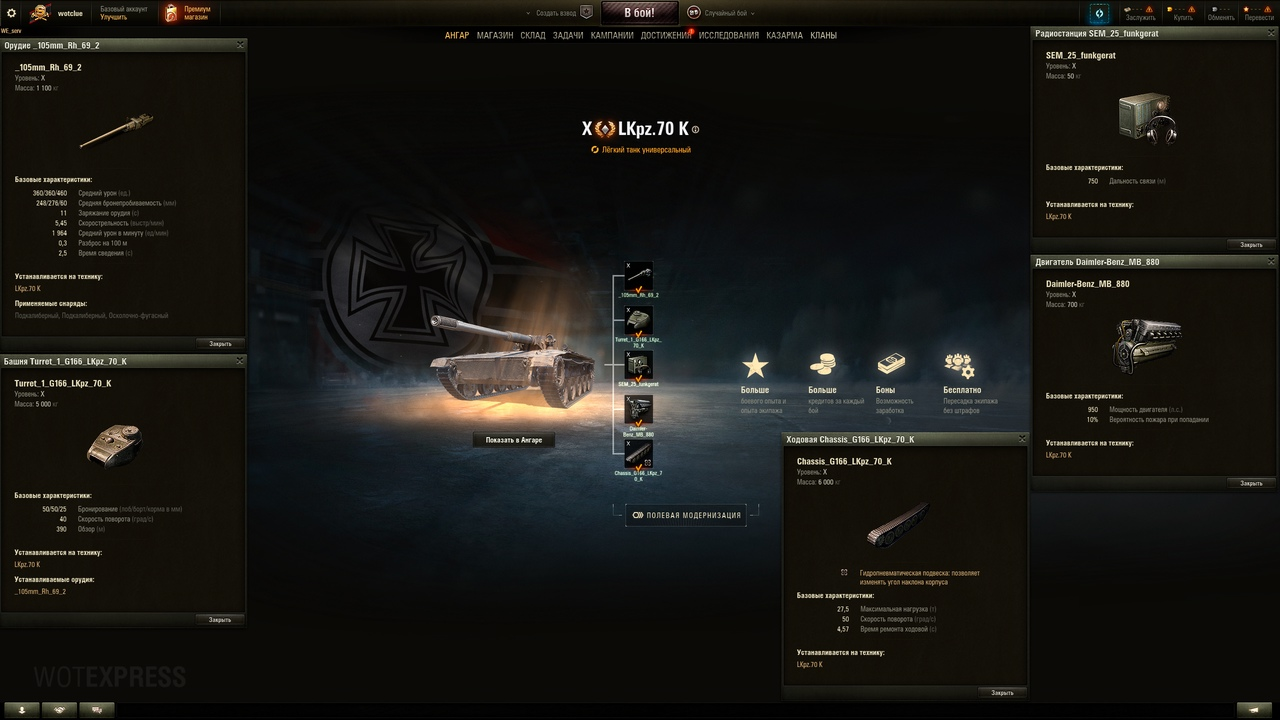Click «Закрыть» in the turret panel
The width and height of the screenshot is (1280, 720).
[x=220, y=620]
